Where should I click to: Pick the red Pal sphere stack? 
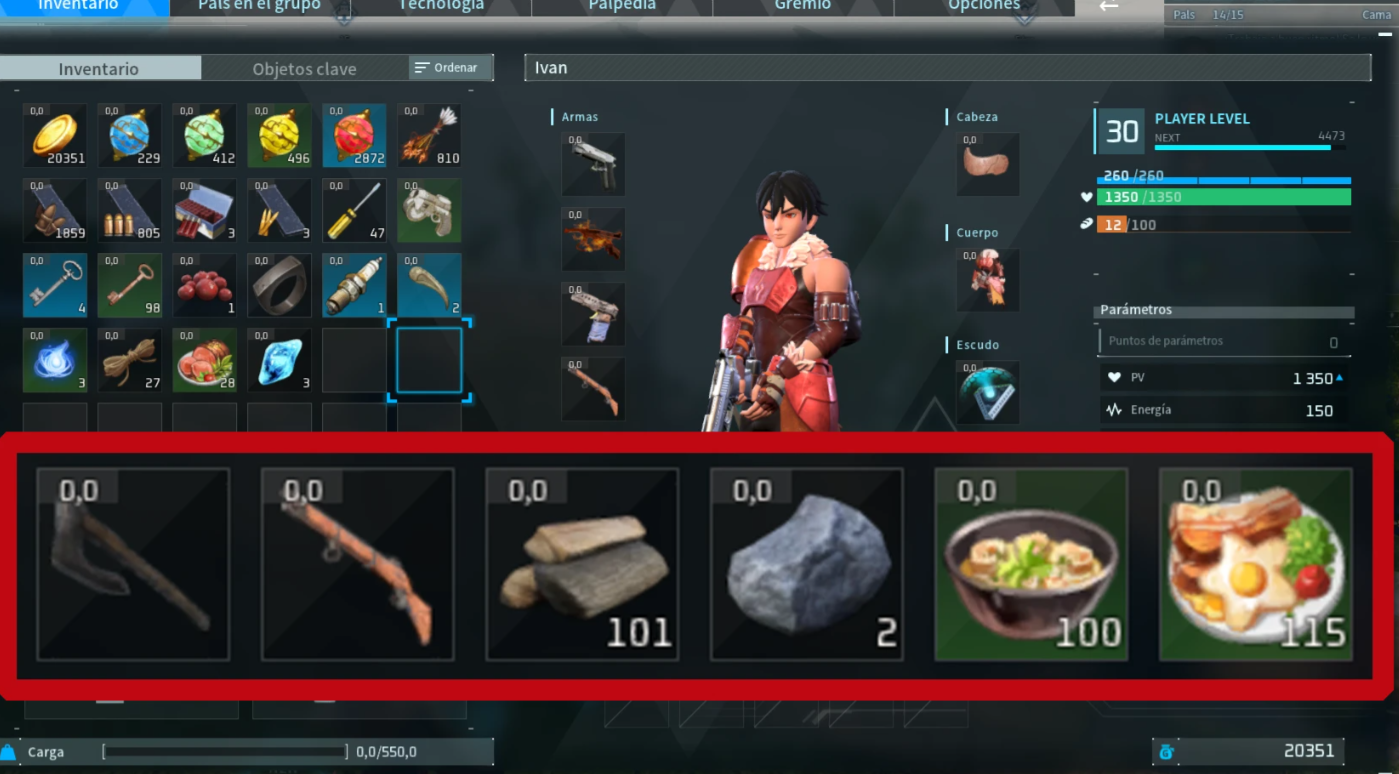(354, 135)
